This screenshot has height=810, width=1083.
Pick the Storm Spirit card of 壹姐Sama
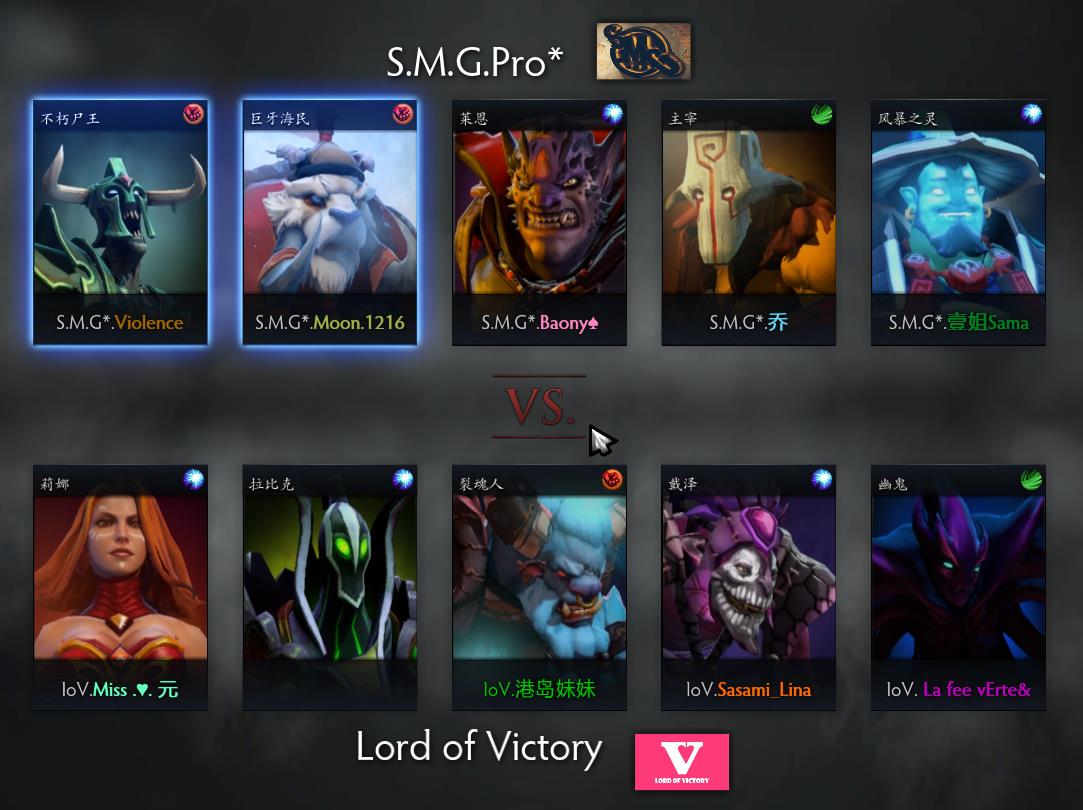click(958, 222)
